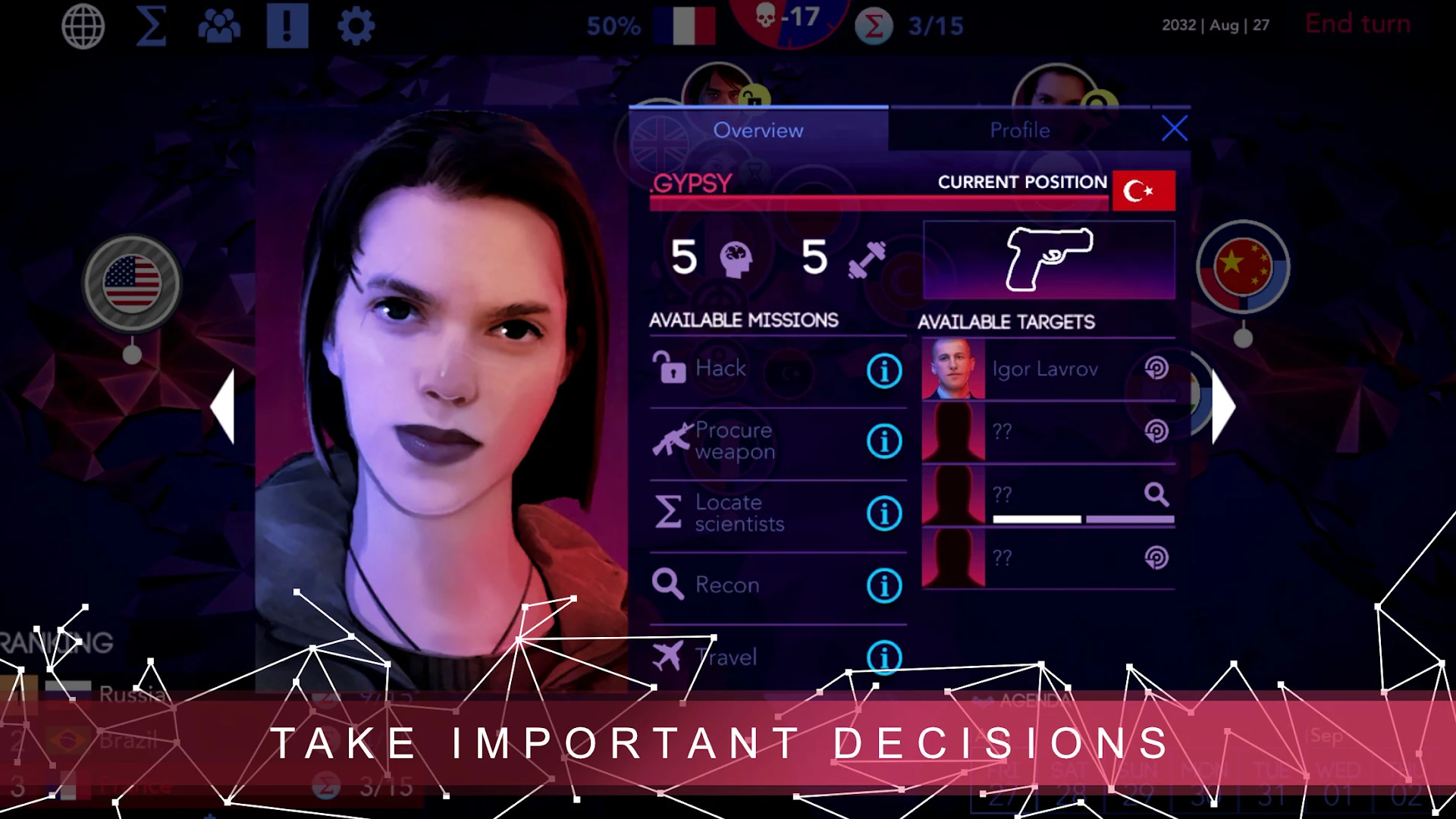Target Igor Lavrov in available targets

tap(1046, 369)
